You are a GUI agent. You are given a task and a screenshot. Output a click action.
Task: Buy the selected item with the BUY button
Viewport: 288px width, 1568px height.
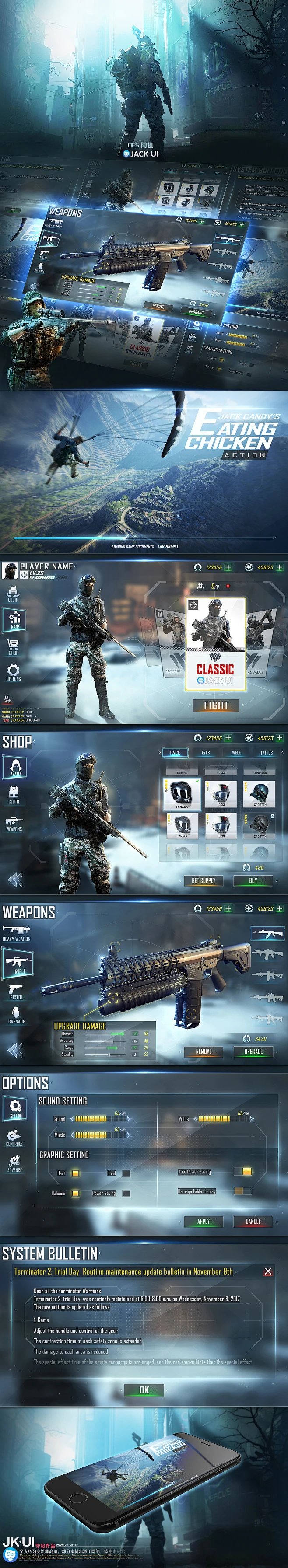click(x=253, y=880)
